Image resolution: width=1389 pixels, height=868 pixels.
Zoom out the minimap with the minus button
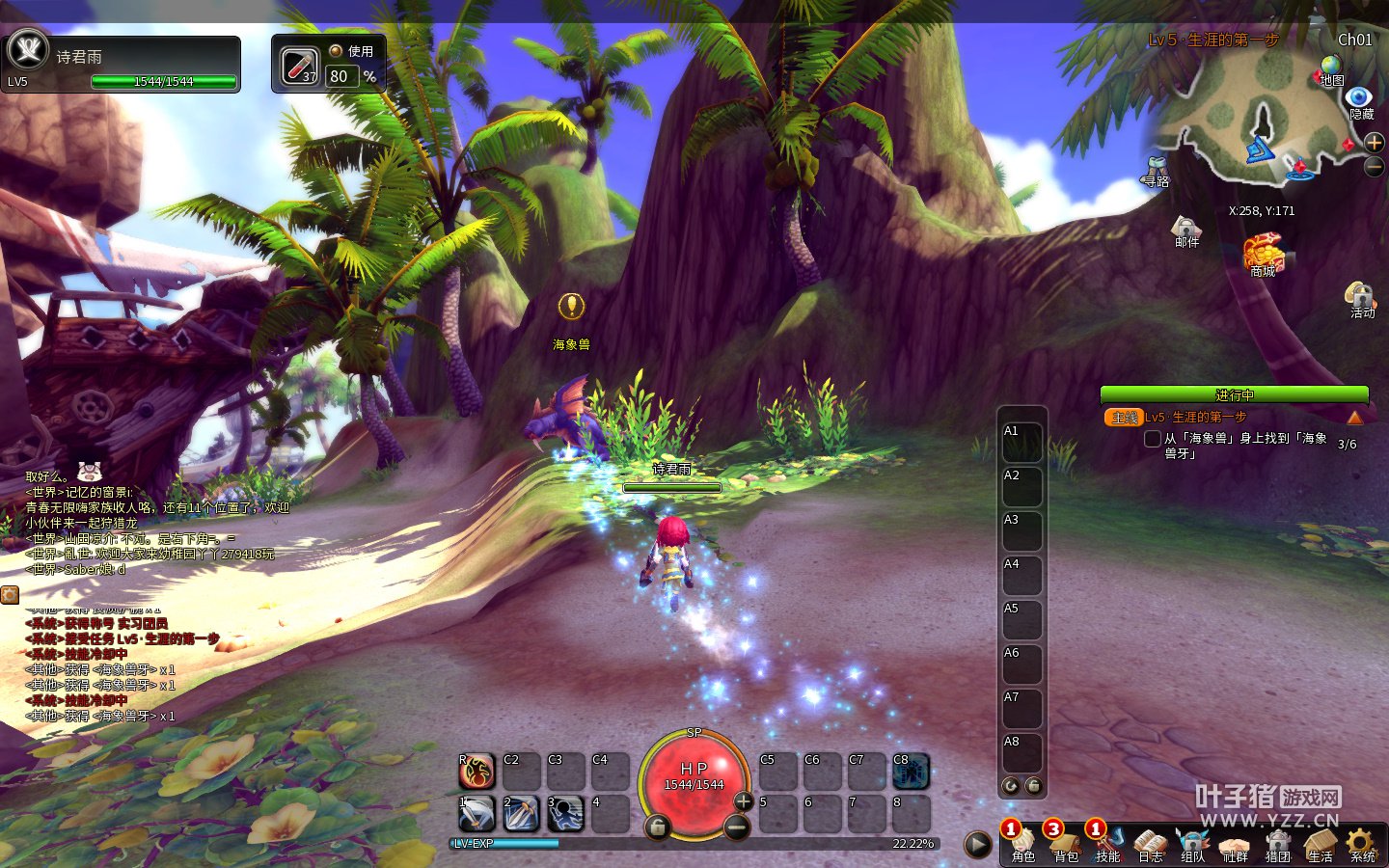pos(1375,166)
